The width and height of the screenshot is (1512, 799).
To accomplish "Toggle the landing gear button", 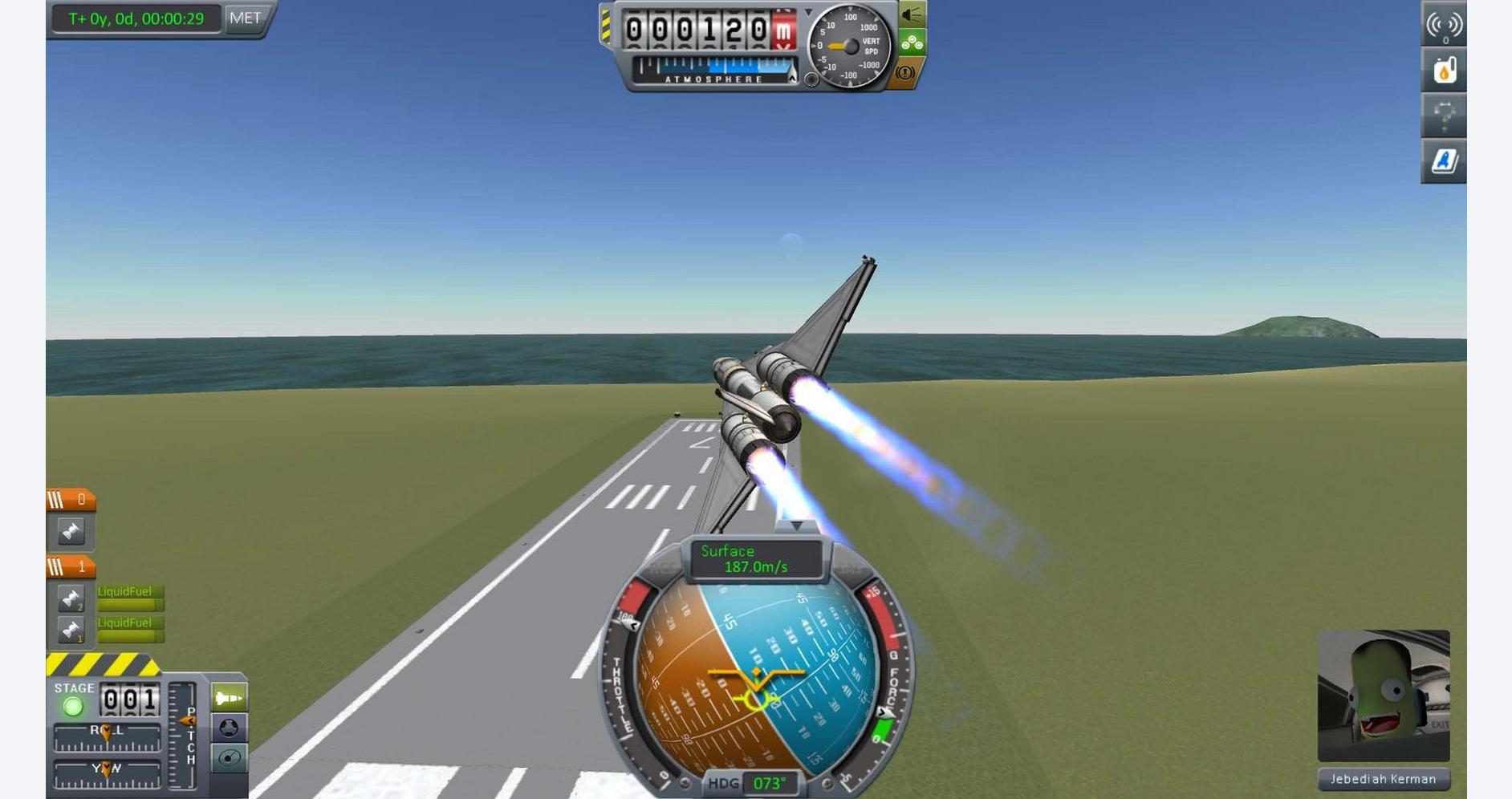I will [911, 43].
